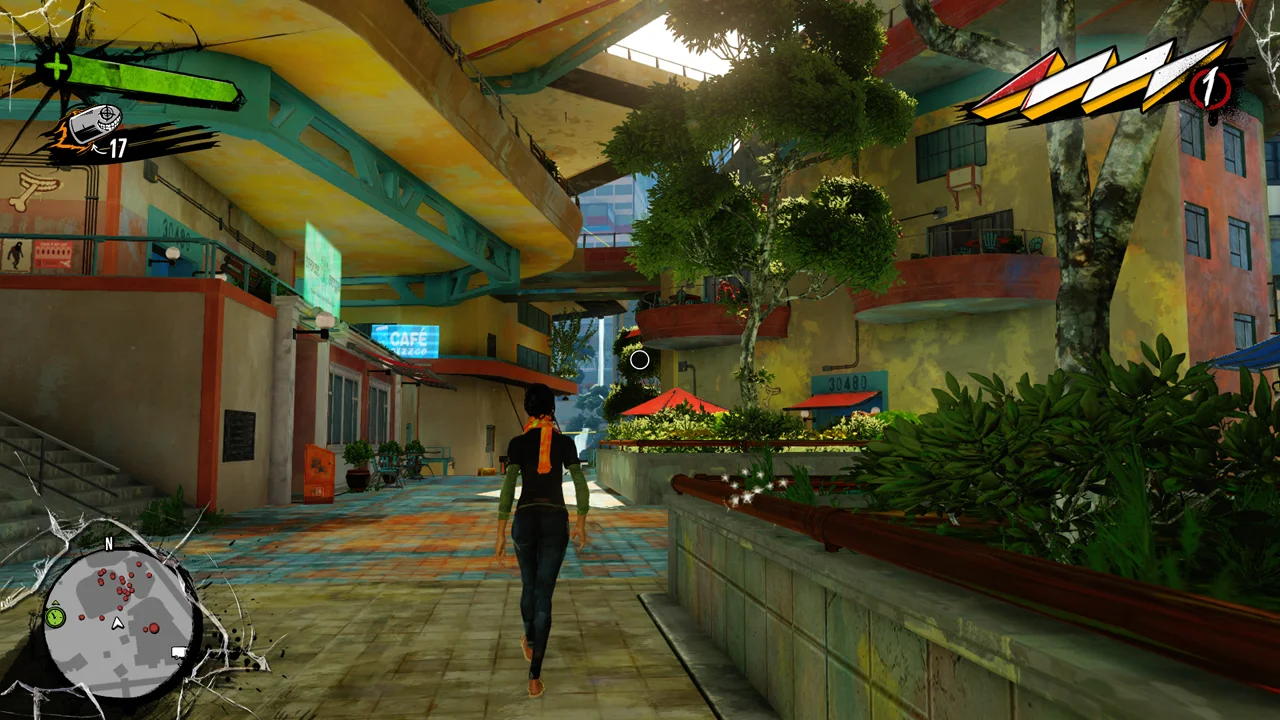The height and width of the screenshot is (720, 1280).
Task: Select the CAFE sign screen
Action: 408,340
